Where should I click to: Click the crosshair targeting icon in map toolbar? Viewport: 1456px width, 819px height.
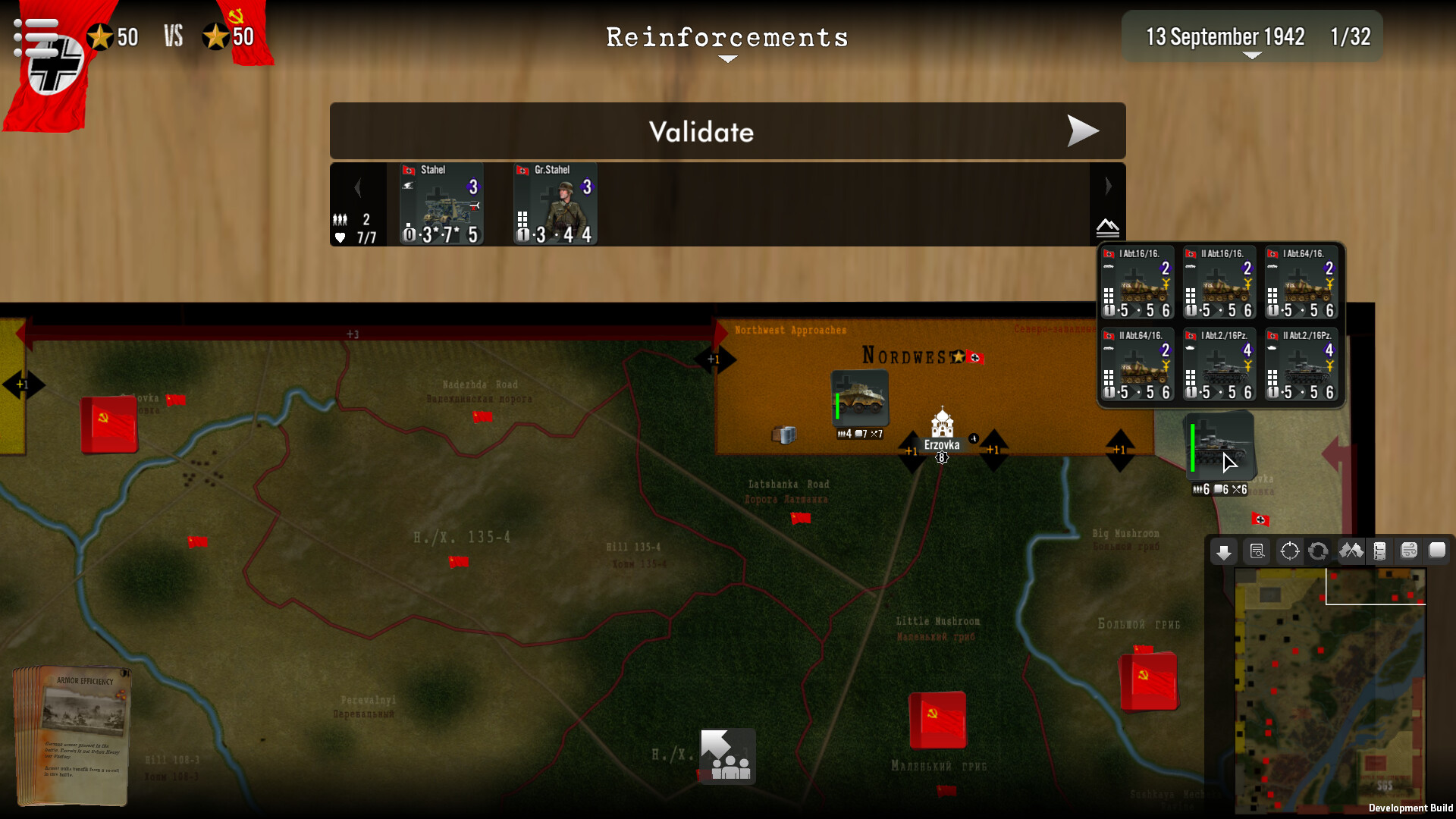coord(1289,551)
